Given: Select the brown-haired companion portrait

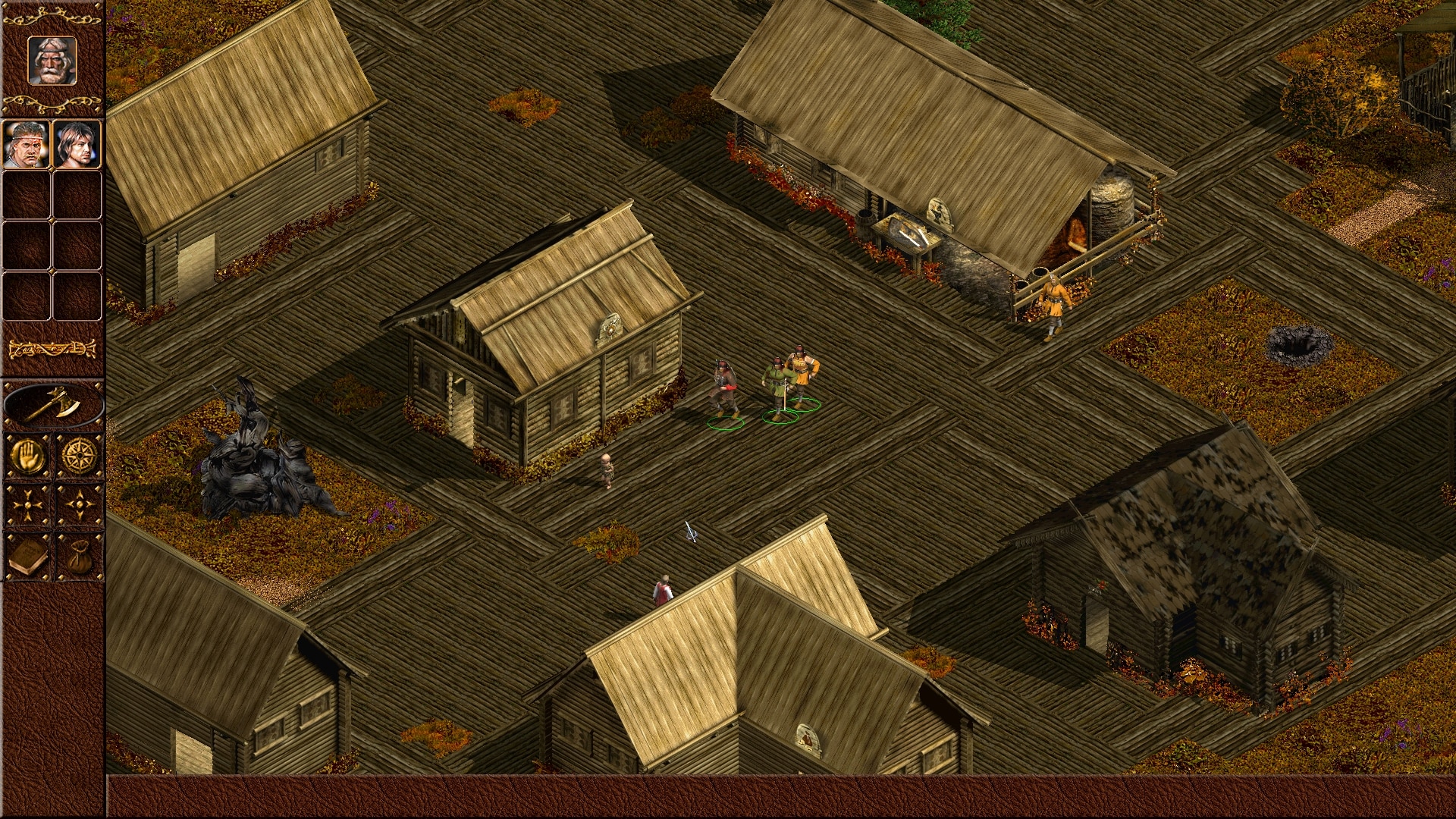Looking at the screenshot, I should click(x=77, y=144).
